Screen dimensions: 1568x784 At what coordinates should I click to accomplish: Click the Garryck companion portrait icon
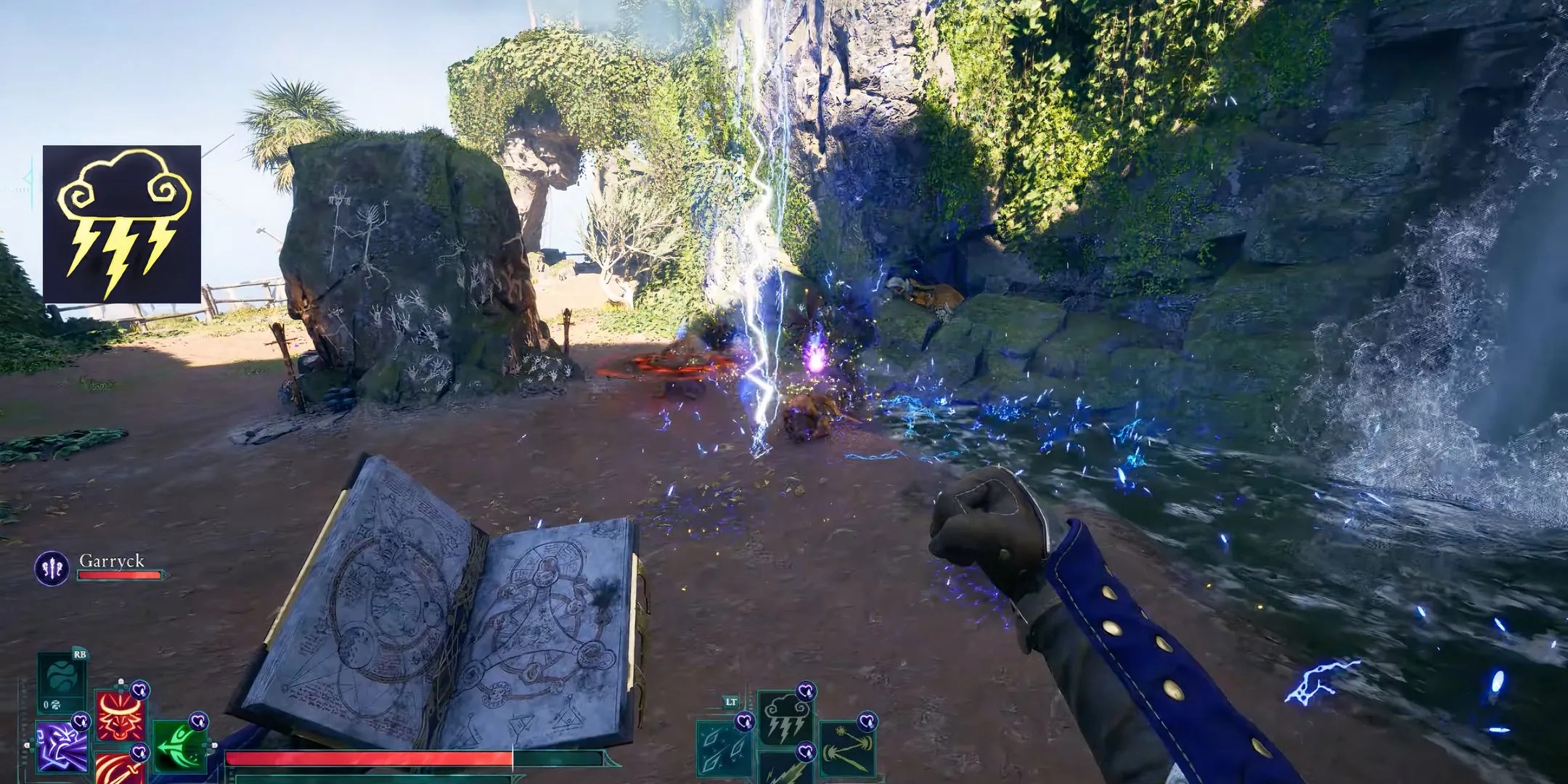click(x=54, y=565)
